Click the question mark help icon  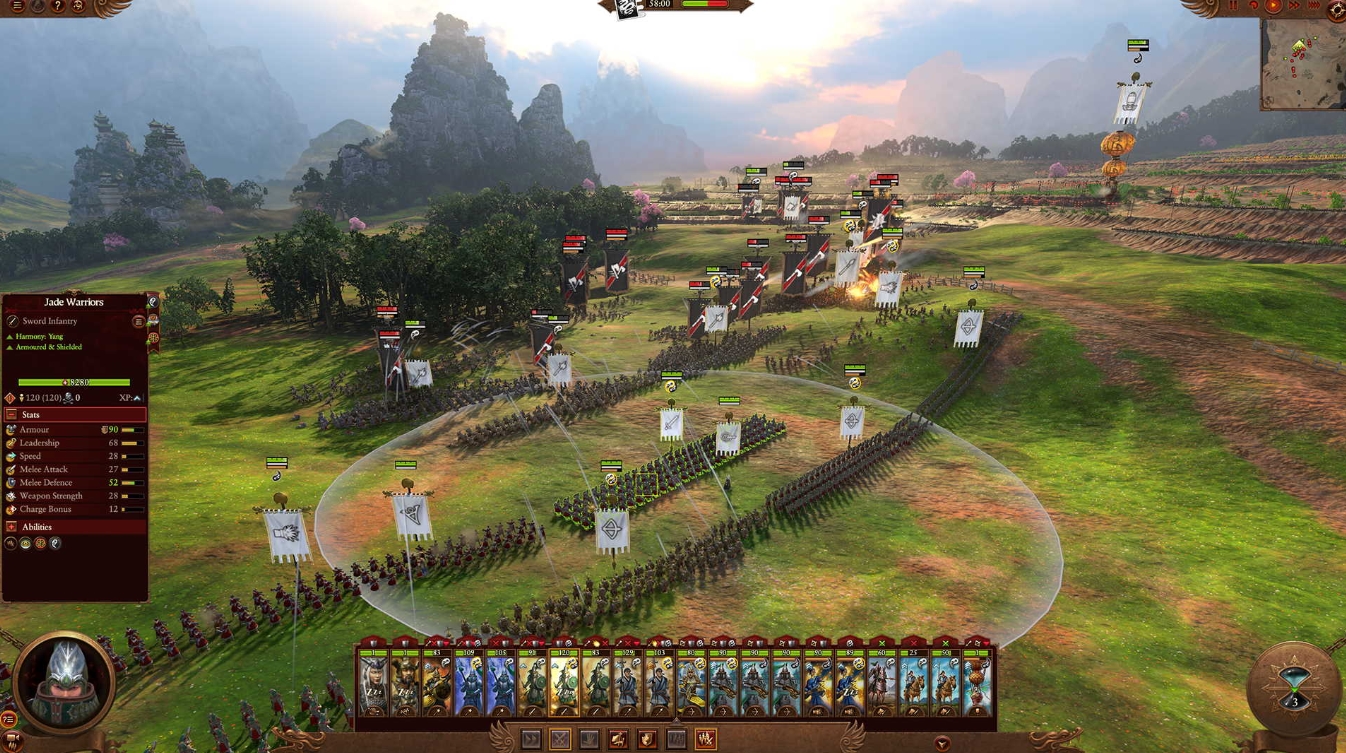tap(57, 7)
